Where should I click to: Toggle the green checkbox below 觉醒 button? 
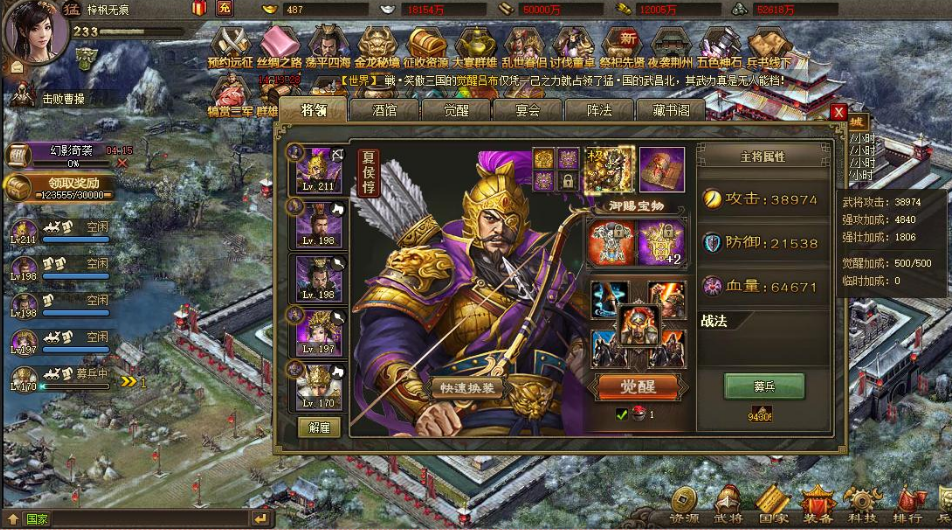622,414
